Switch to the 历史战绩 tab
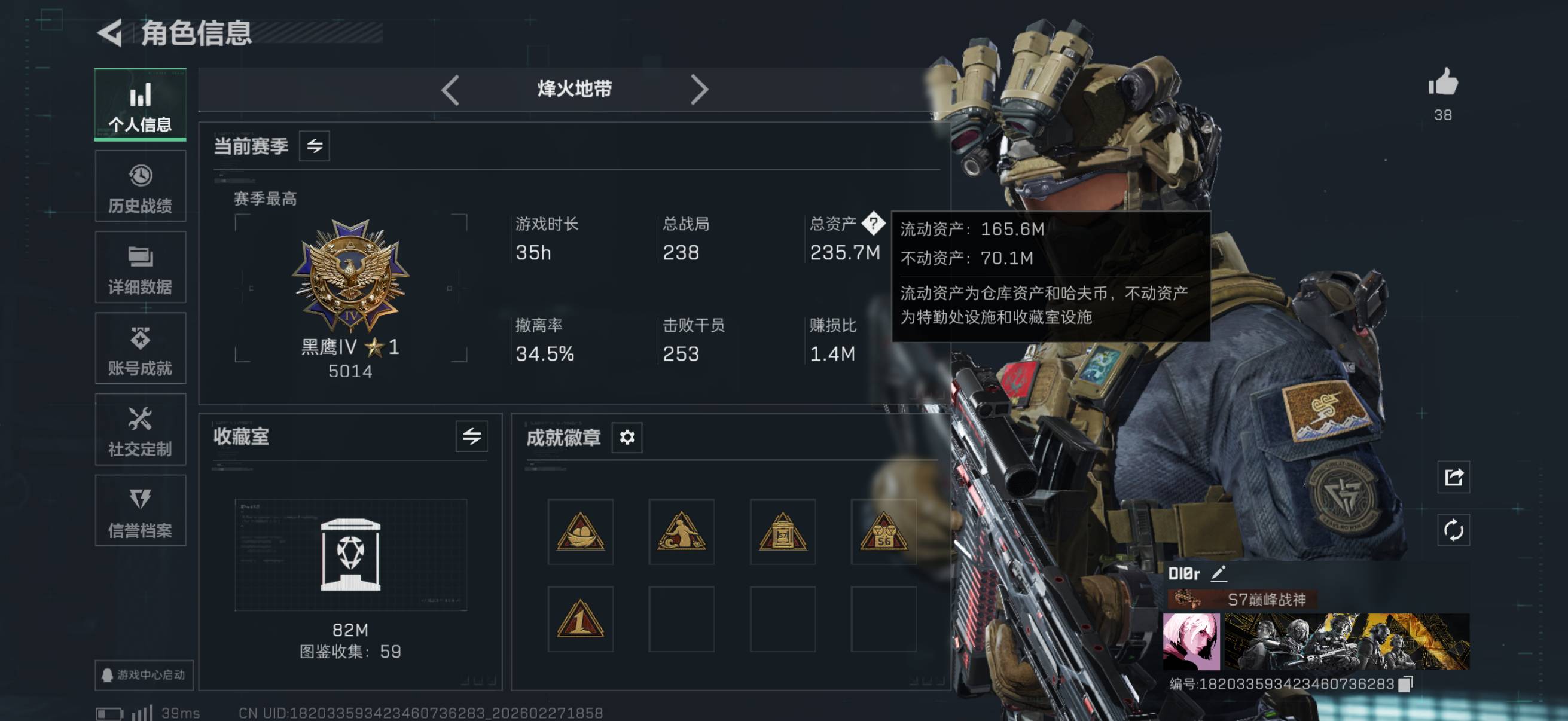 pos(140,187)
